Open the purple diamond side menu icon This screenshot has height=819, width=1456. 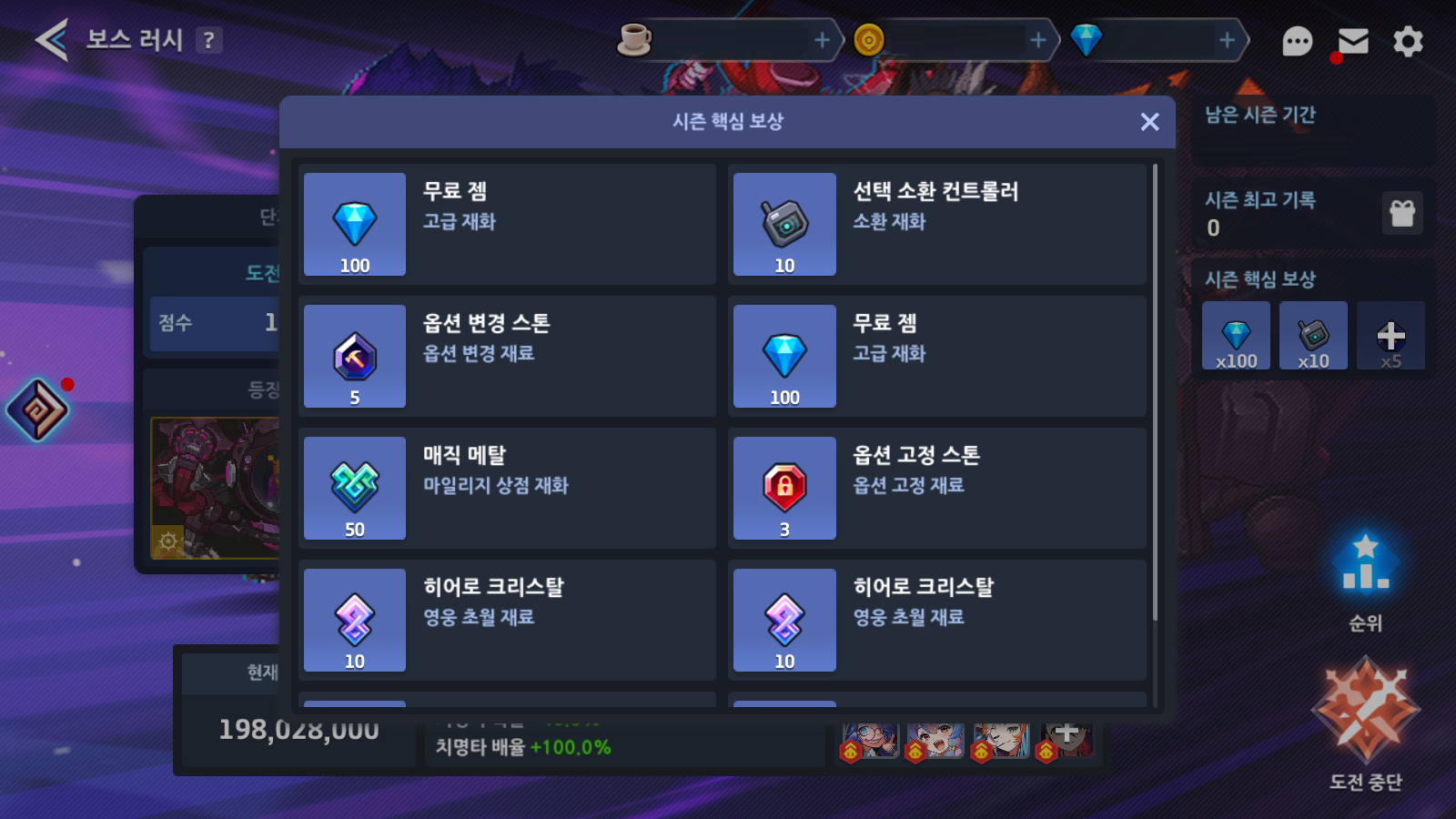pyautogui.click(x=37, y=410)
